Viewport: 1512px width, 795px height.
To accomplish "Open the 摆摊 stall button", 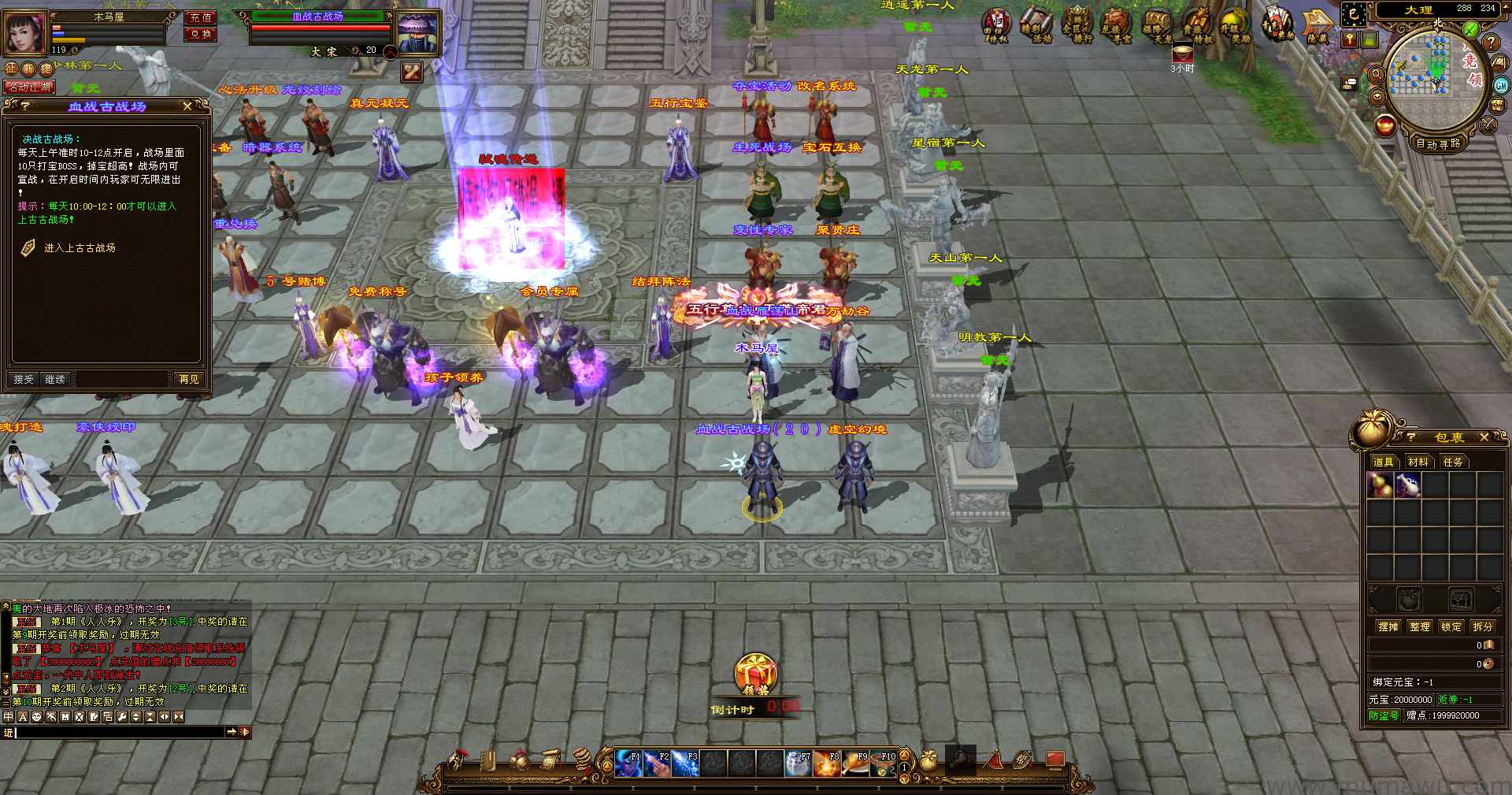I will click(x=1388, y=627).
